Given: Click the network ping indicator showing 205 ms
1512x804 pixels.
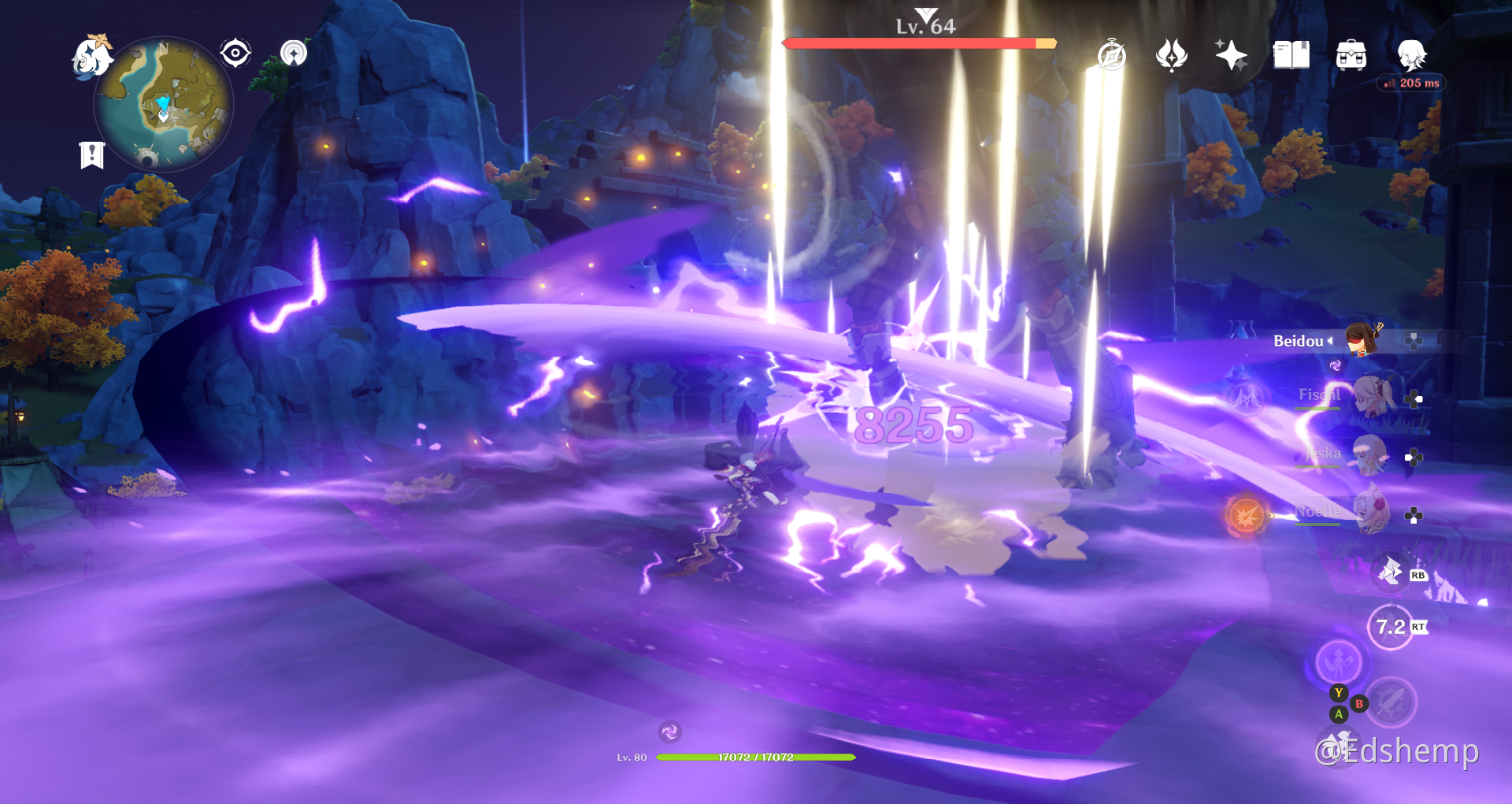Looking at the screenshot, I should [1412, 82].
